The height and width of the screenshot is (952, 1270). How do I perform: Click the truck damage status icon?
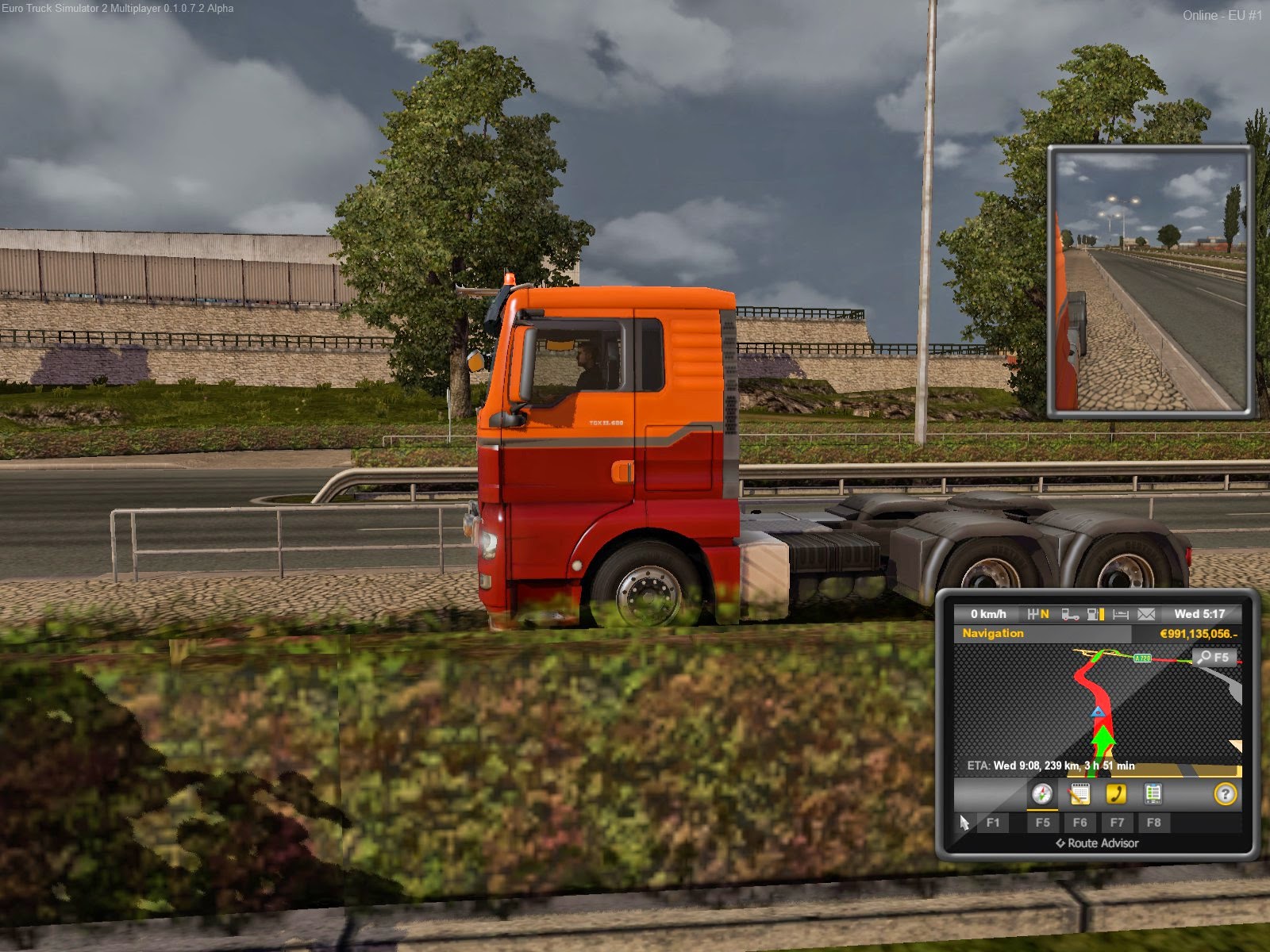1070,615
